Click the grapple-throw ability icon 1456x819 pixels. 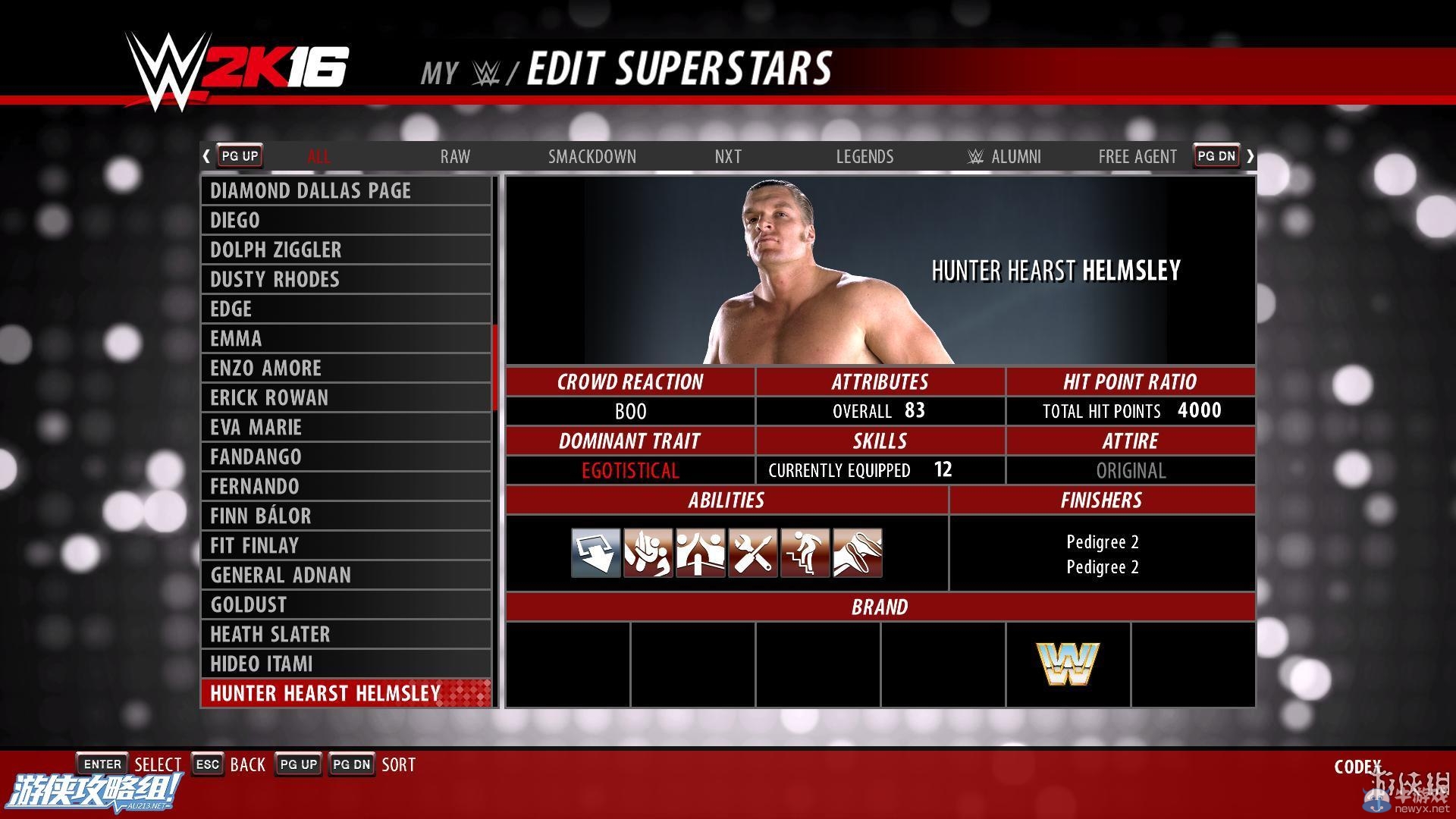[648, 553]
